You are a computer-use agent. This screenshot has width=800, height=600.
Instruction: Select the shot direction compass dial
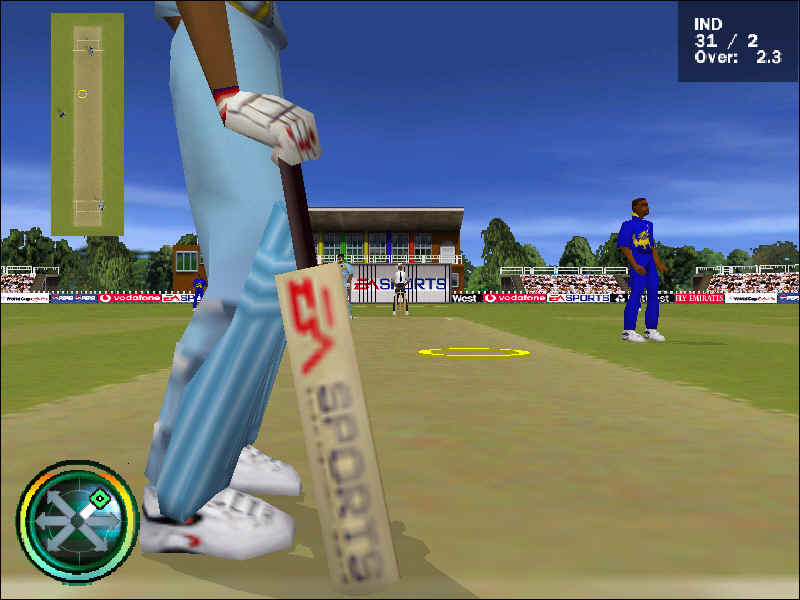click(77, 520)
